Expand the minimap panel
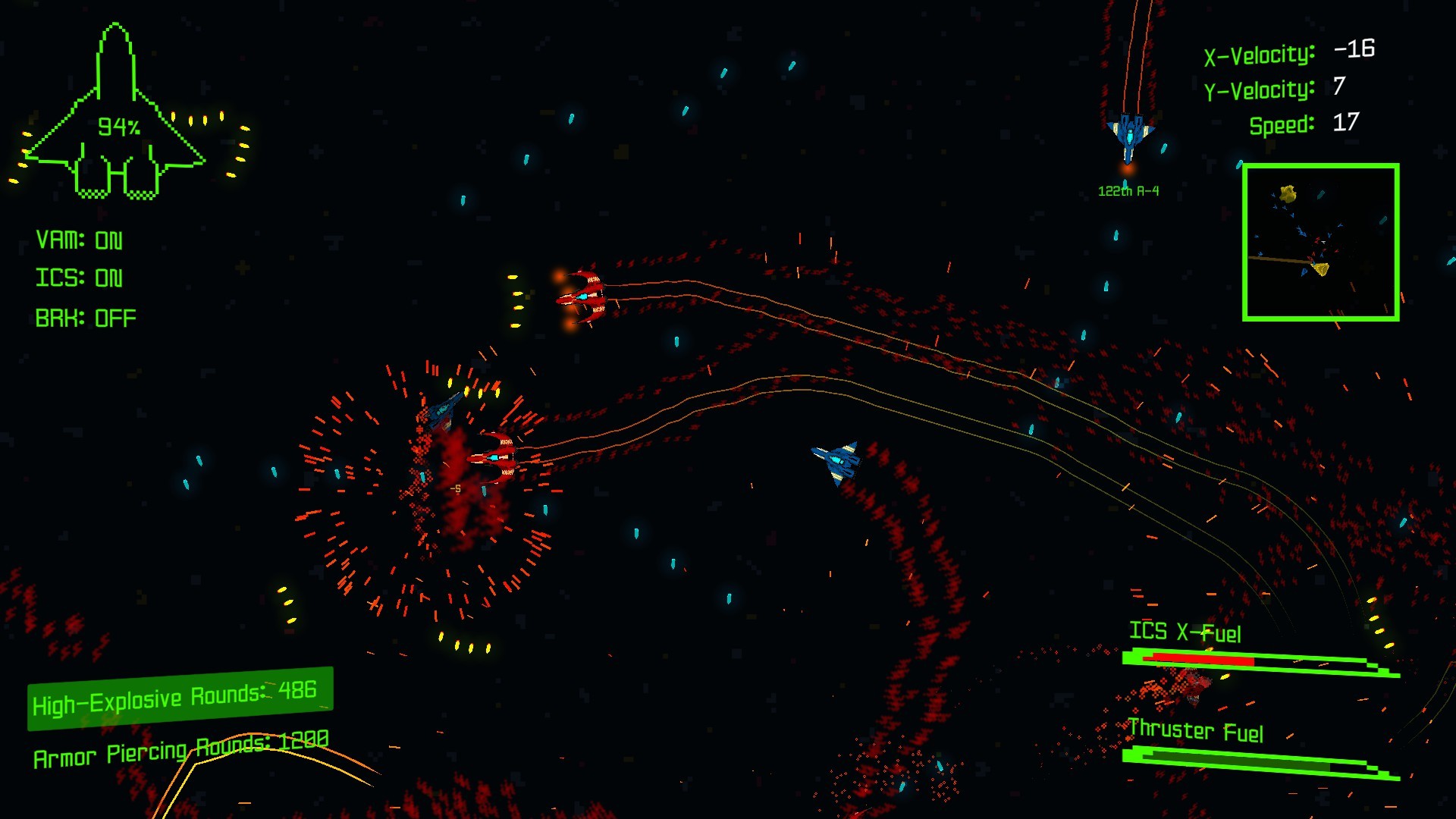Image resolution: width=1456 pixels, height=819 pixels. 1323,243
